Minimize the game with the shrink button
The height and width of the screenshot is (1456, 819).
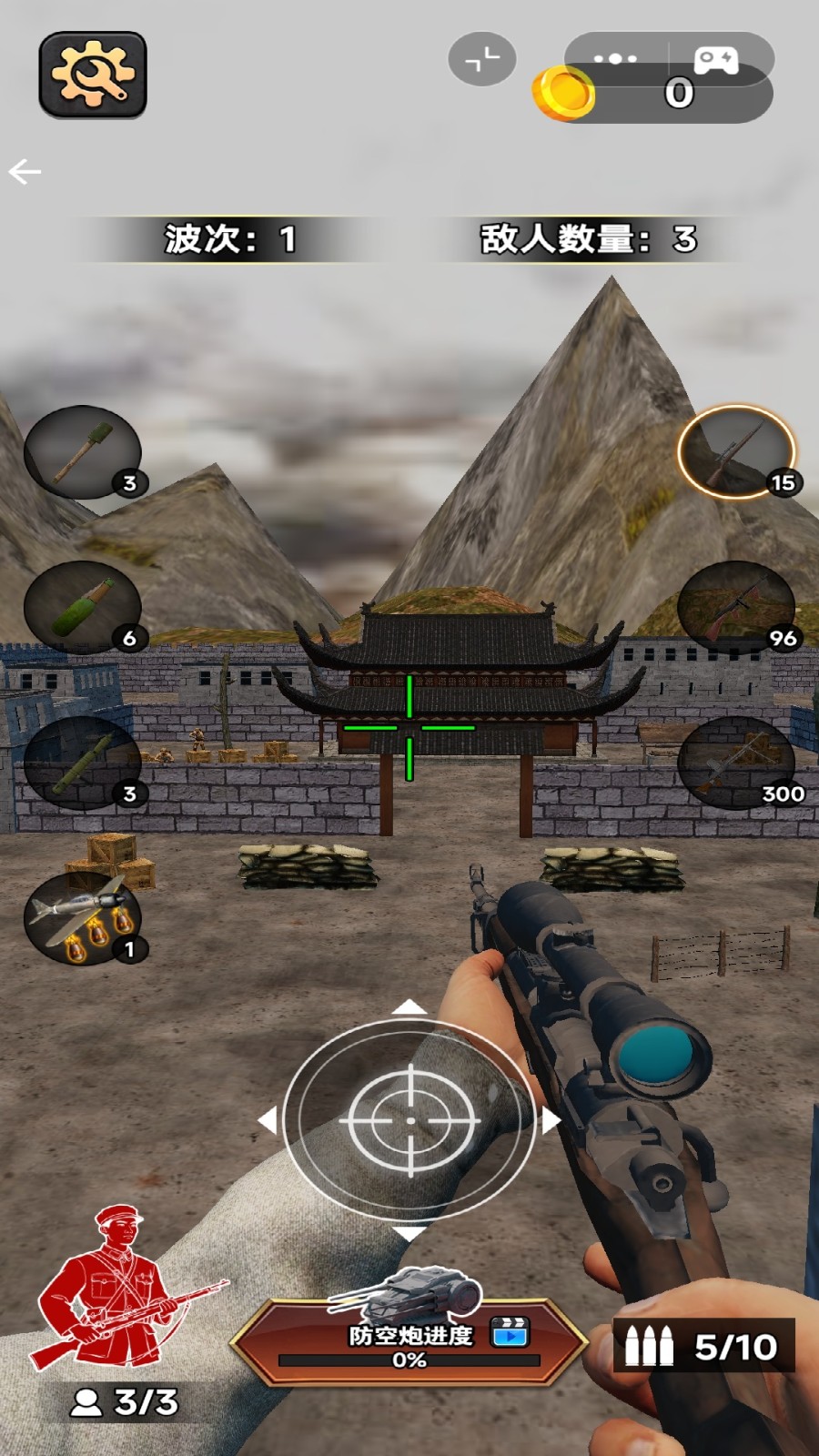pyautogui.click(x=482, y=59)
